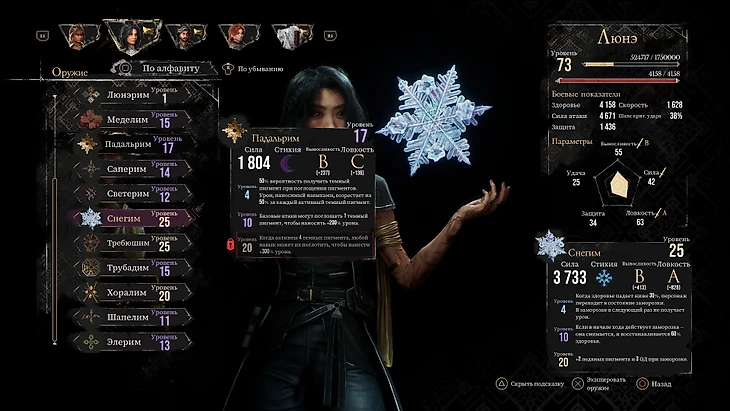Screen dimensions: 730x411
Task: Select the Шапелим weapon
Action: tap(125, 317)
